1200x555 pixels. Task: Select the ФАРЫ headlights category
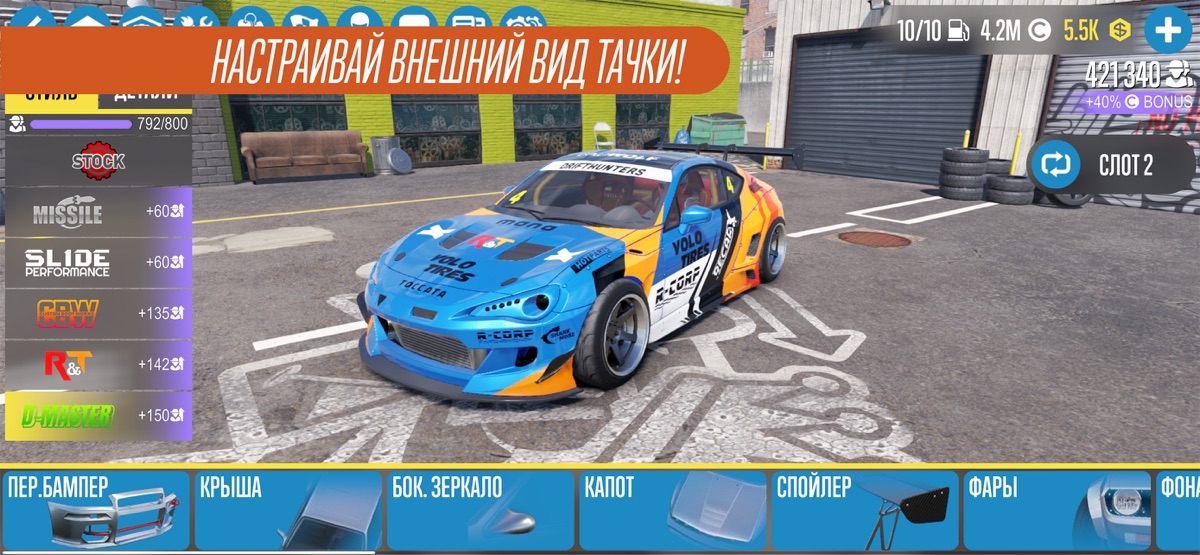coord(1057,511)
